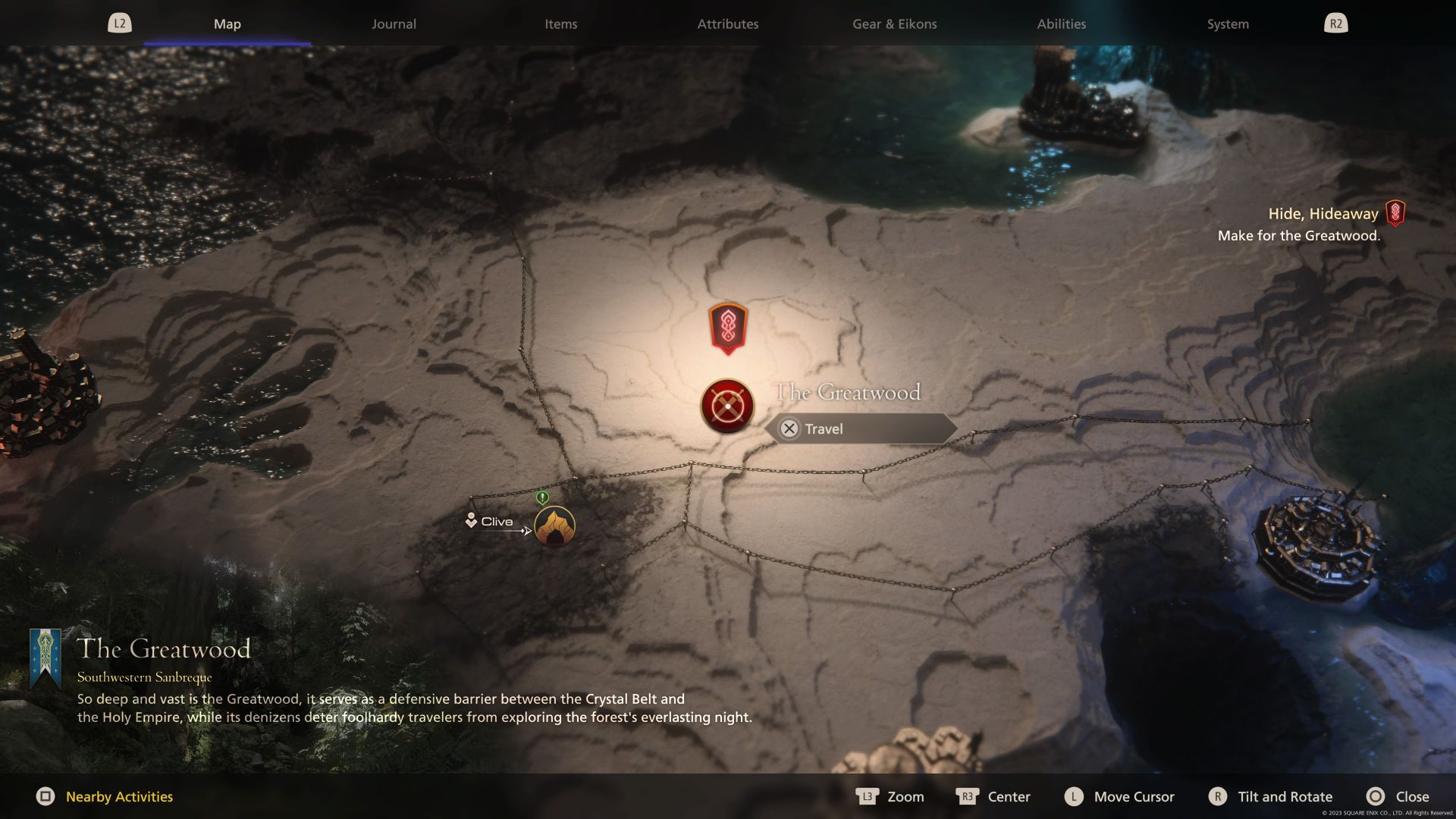Open the System tab
The height and width of the screenshot is (819, 1456).
coord(1227,24)
